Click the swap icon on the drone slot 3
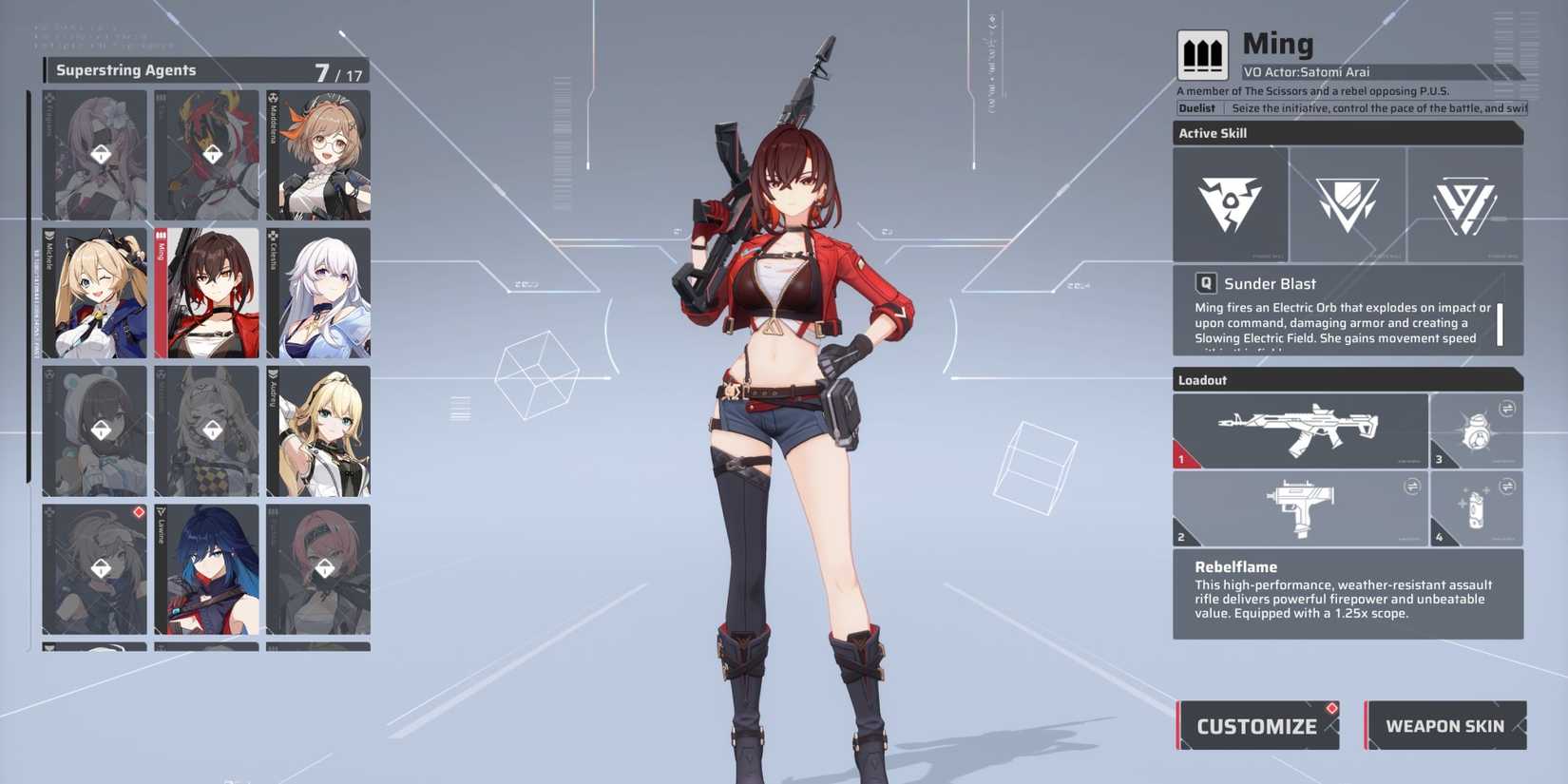Image resolution: width=1568 pixels, height=784 pixels. (1510, 407)
